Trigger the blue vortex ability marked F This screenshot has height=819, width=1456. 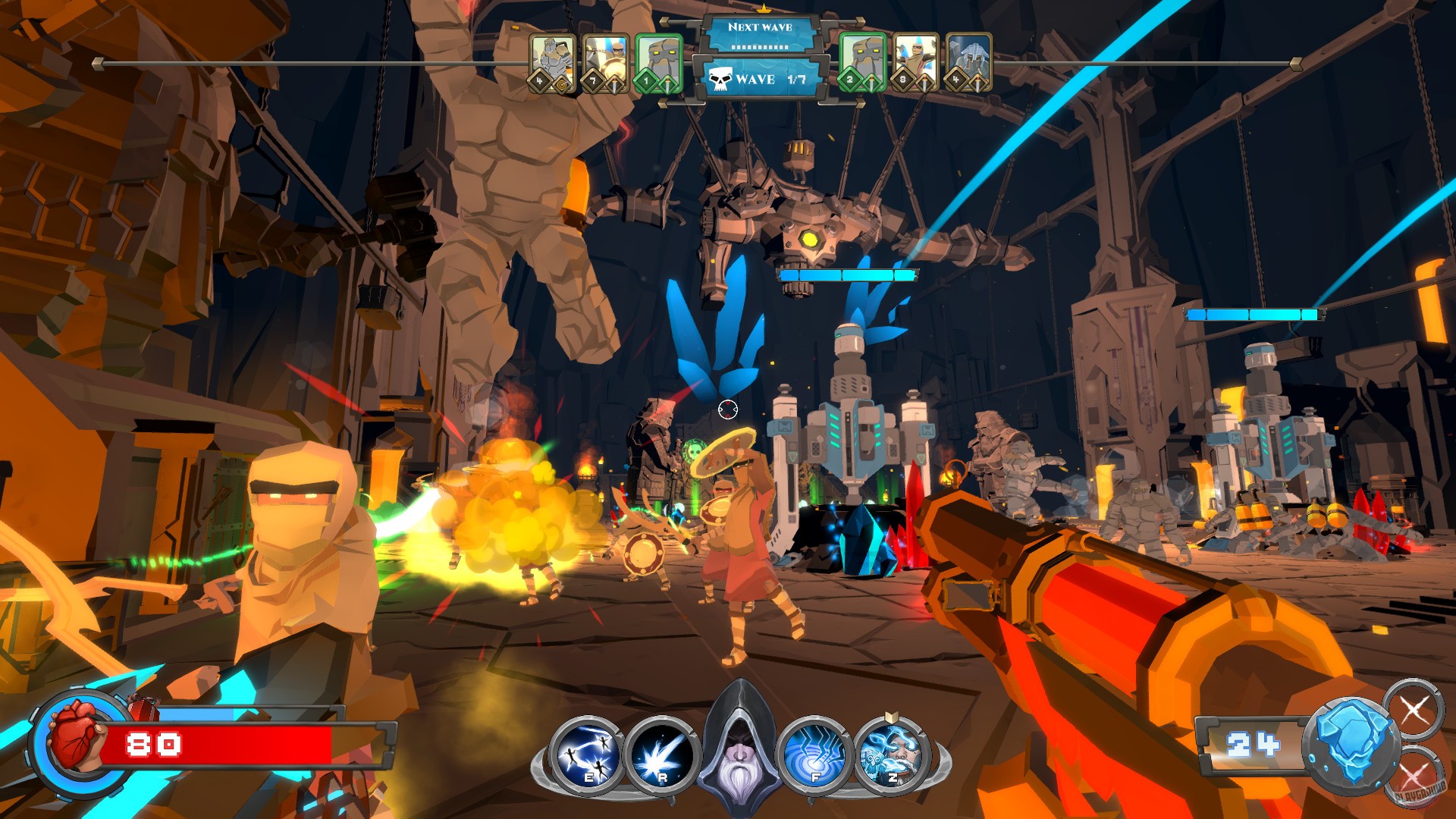[815, 754]
